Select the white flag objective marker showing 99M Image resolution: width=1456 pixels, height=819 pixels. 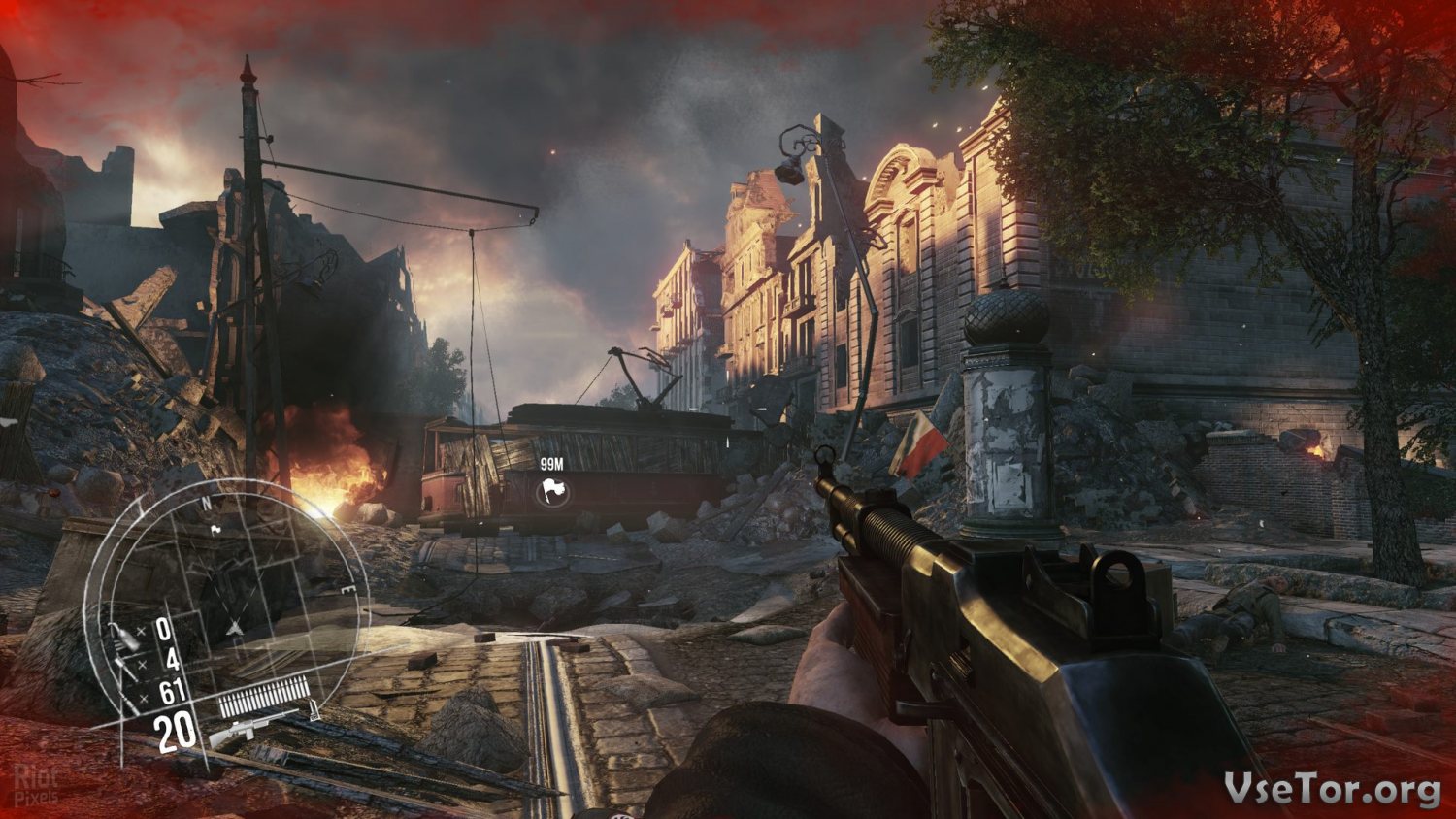click(x=552, y=492)
